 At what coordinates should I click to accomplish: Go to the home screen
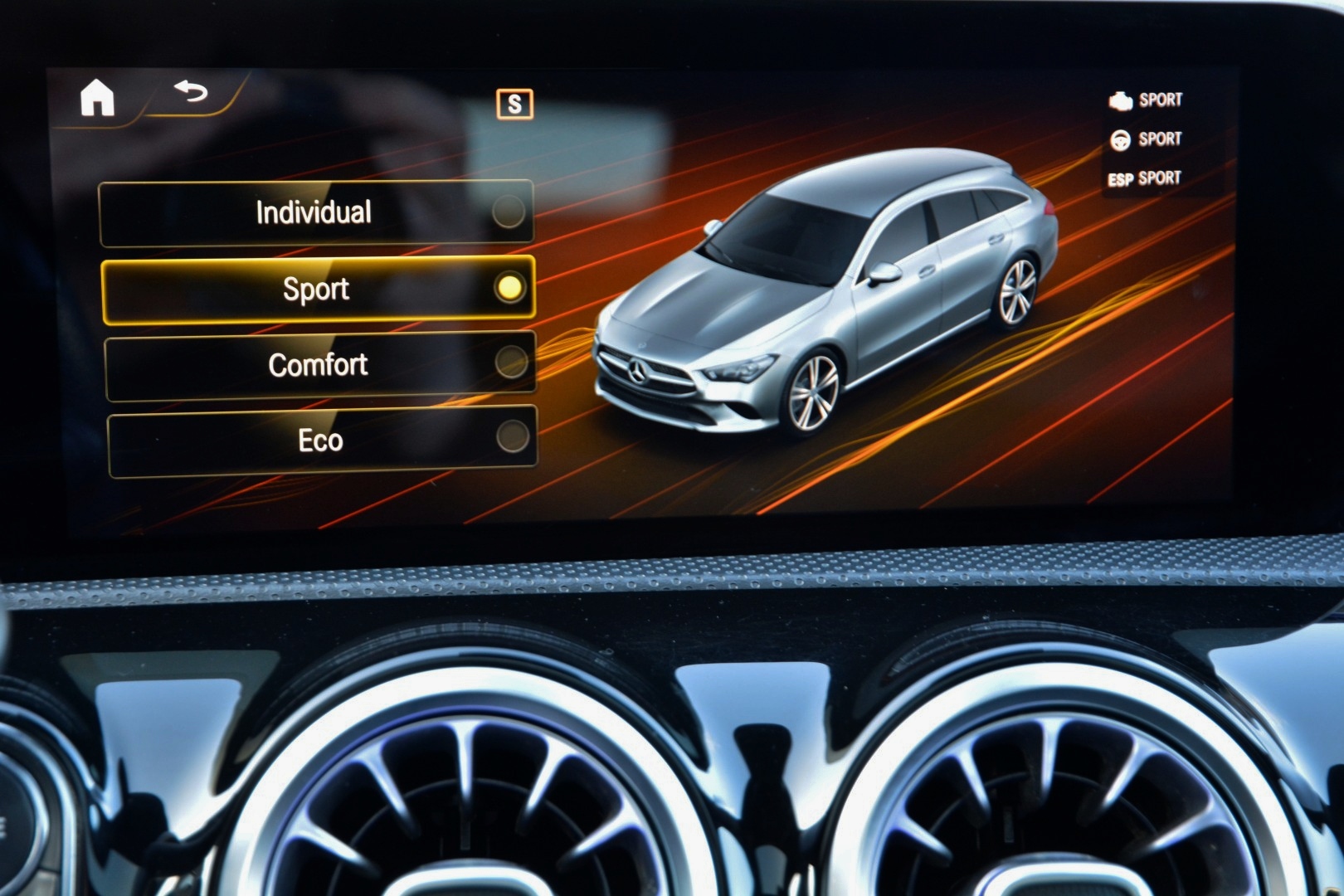(97, 98)
